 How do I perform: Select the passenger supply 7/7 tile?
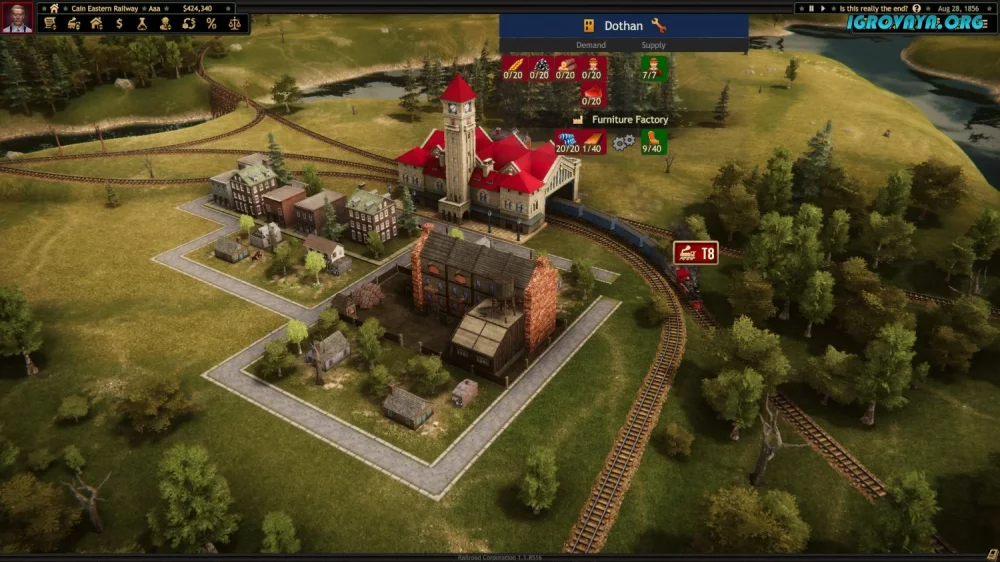[654, 69]
